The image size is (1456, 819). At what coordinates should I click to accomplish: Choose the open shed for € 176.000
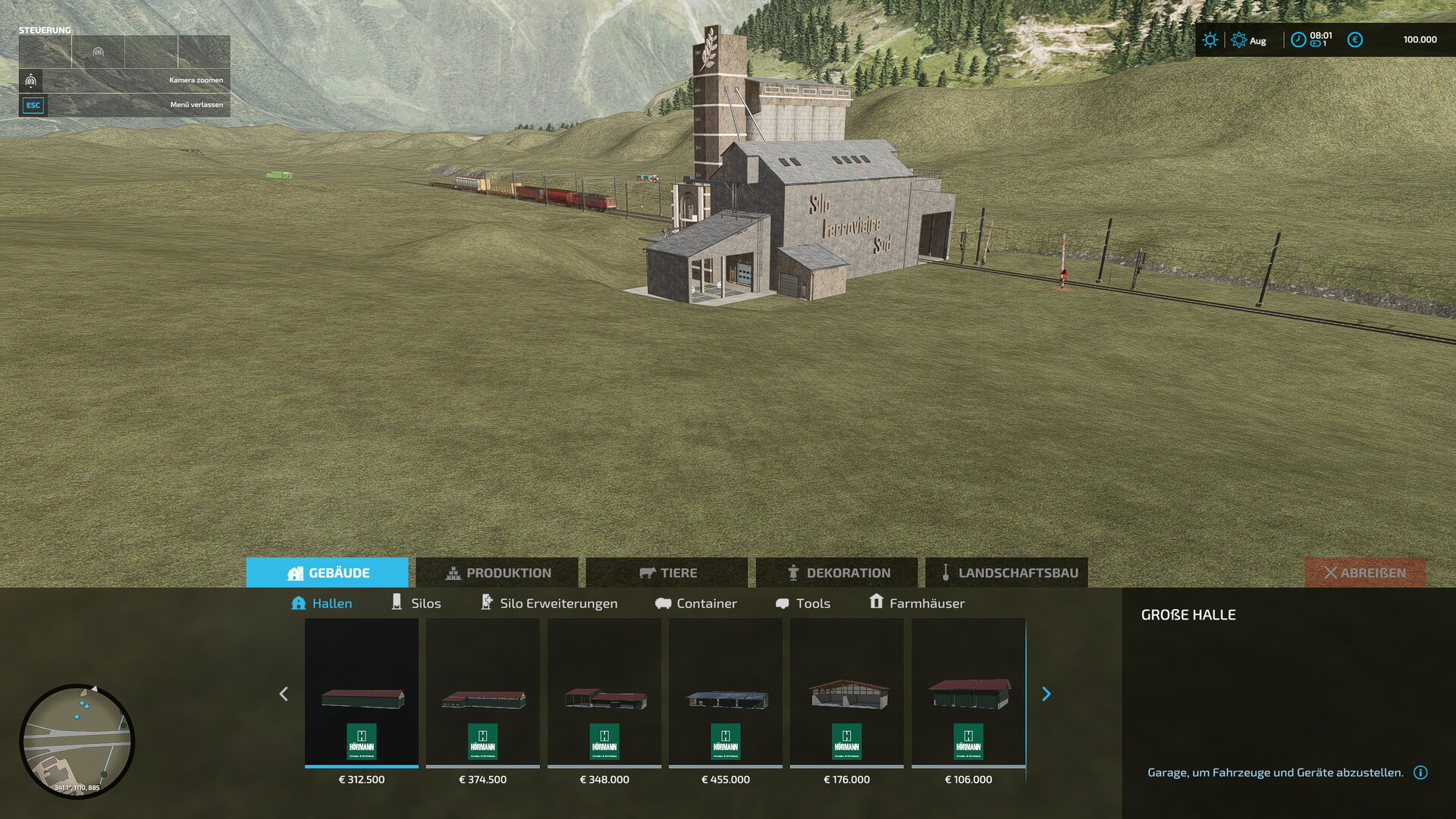click(x=847, y=692)
